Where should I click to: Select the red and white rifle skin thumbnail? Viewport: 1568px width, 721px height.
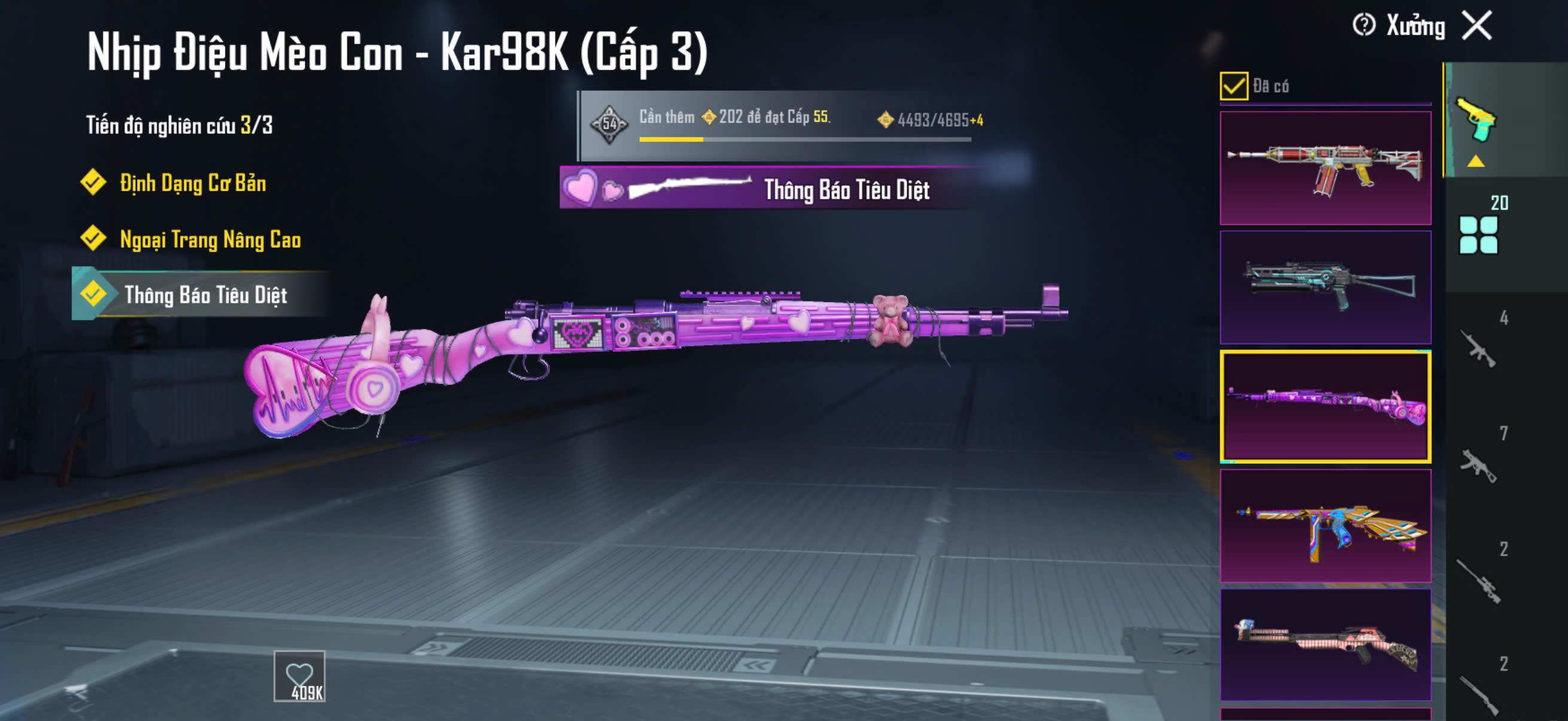[1325, 168]
